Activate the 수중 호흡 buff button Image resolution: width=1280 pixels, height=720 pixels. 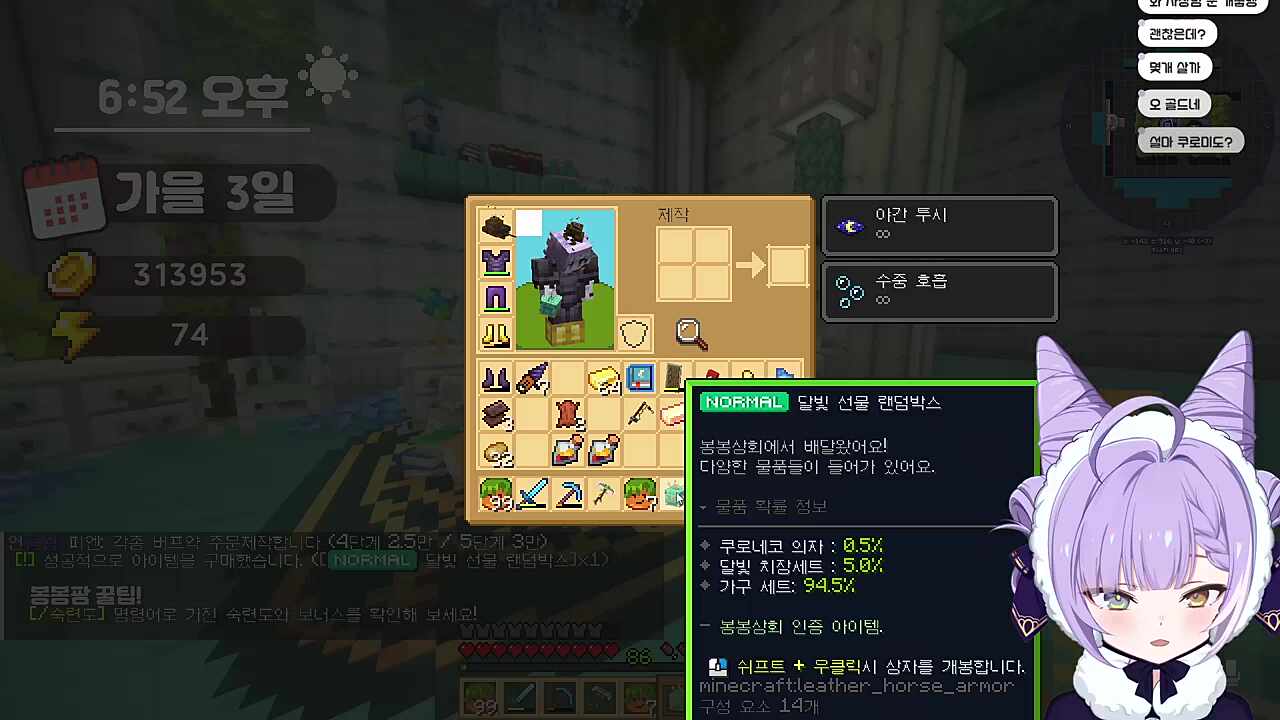(x=940, y=292)
